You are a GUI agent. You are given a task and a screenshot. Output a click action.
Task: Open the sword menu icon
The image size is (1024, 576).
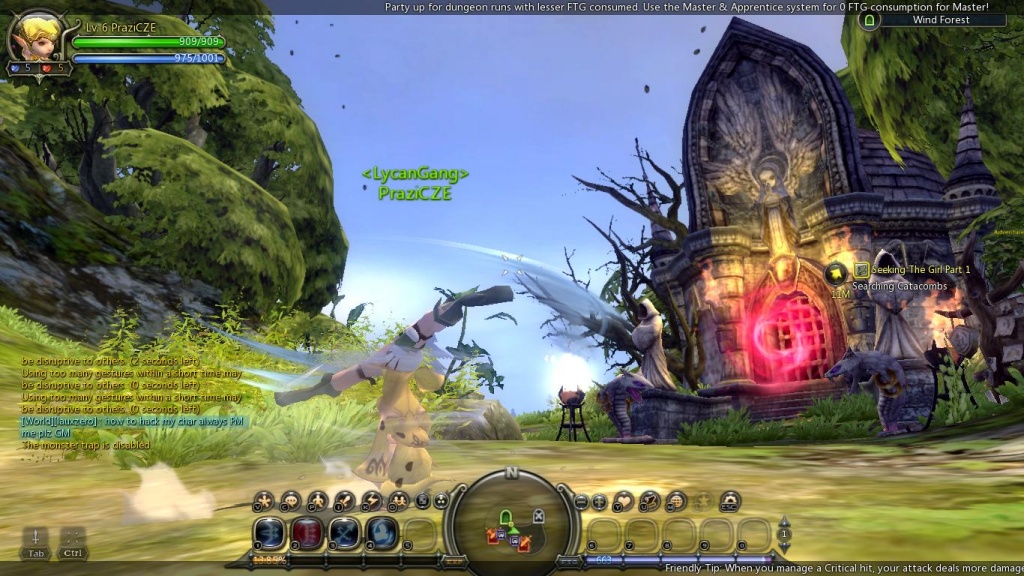tap(344, 501)
